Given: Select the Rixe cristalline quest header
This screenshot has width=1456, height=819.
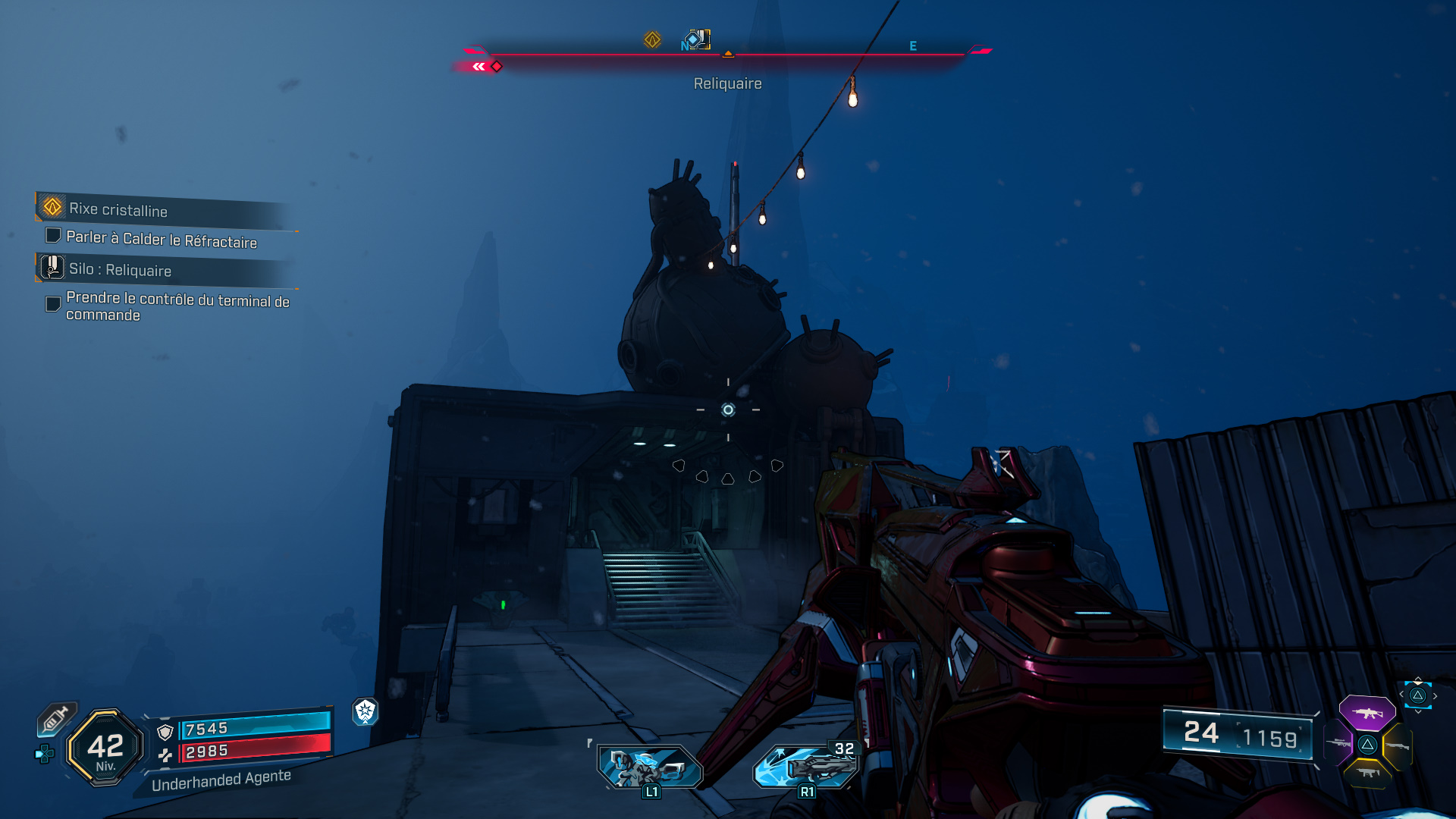Looking at the screenshot, I should click(x=118, y=209).
